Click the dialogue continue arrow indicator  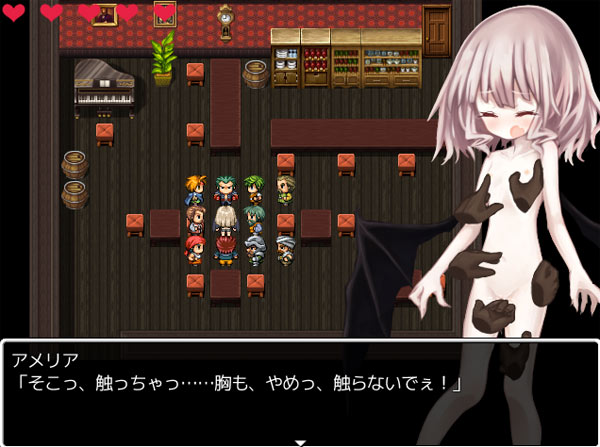pyautogui.click(x=299, y=440)
